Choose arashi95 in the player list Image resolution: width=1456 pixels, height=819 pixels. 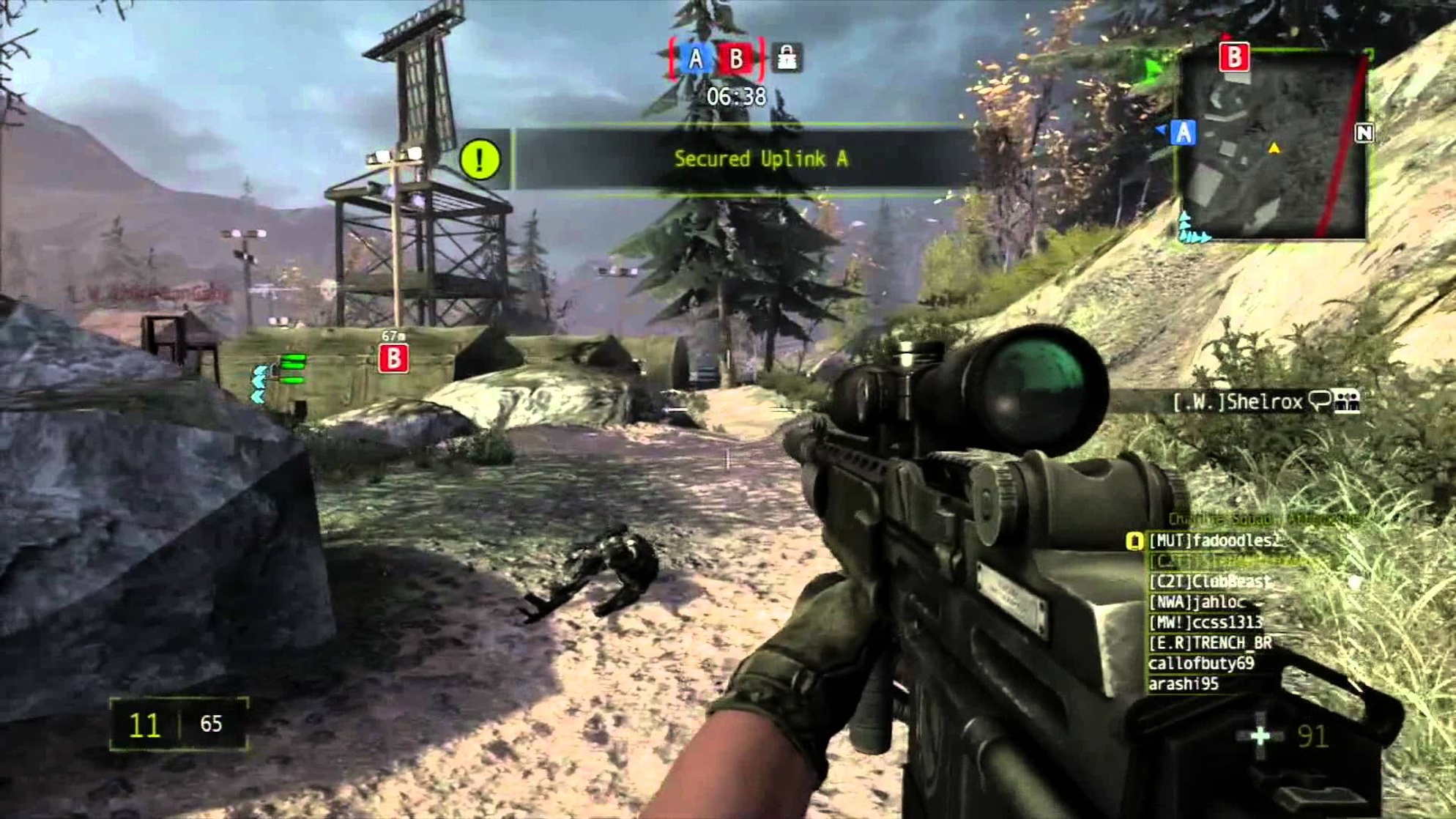pos(1184,684)
